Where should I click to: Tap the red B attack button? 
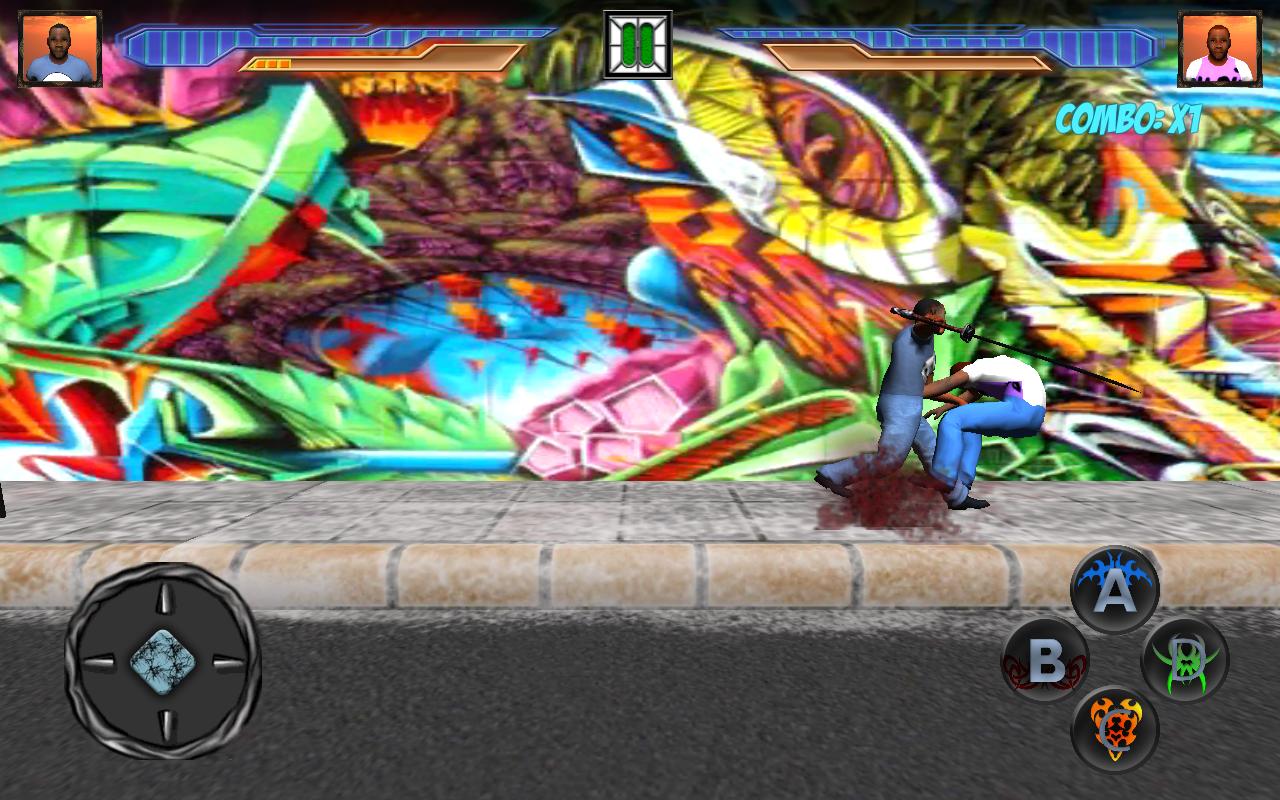(1043, 659)
